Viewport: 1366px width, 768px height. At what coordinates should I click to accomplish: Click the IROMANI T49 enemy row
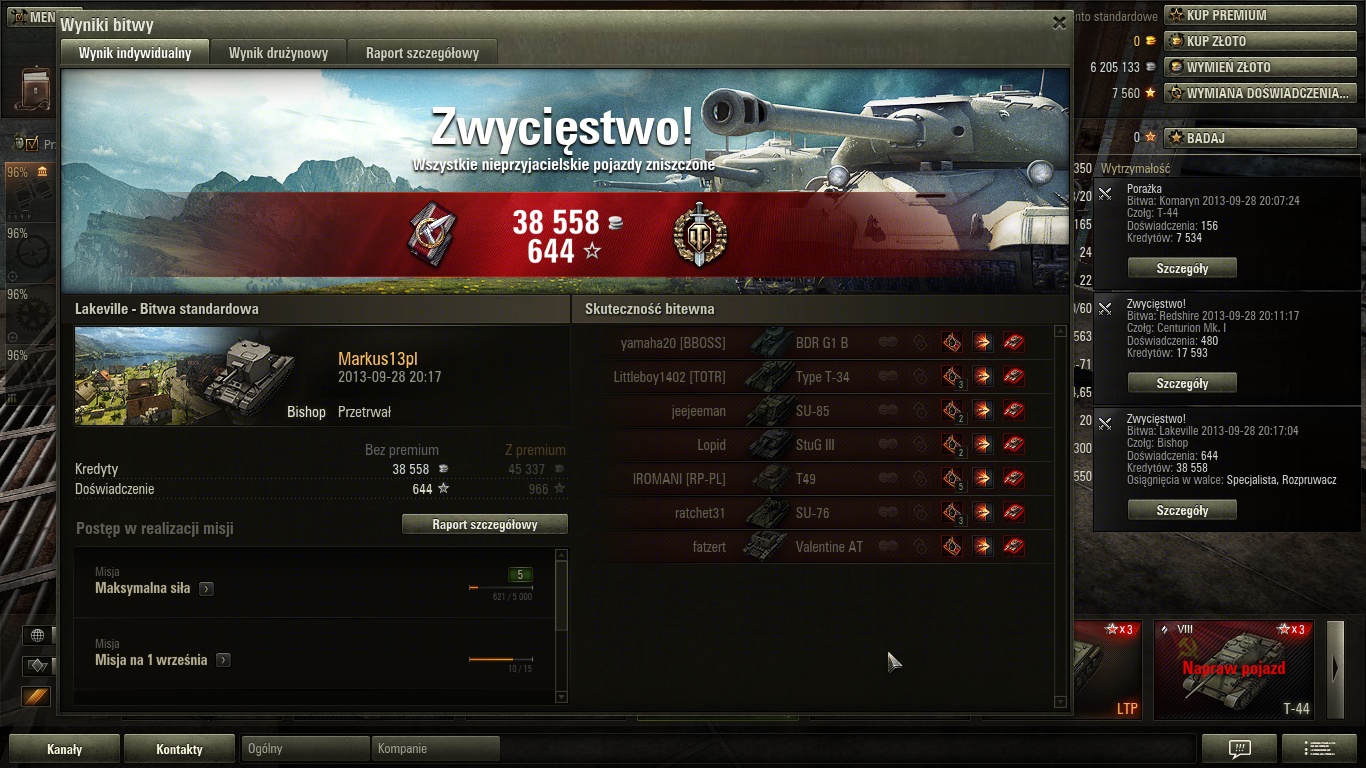tap(818, 479)
